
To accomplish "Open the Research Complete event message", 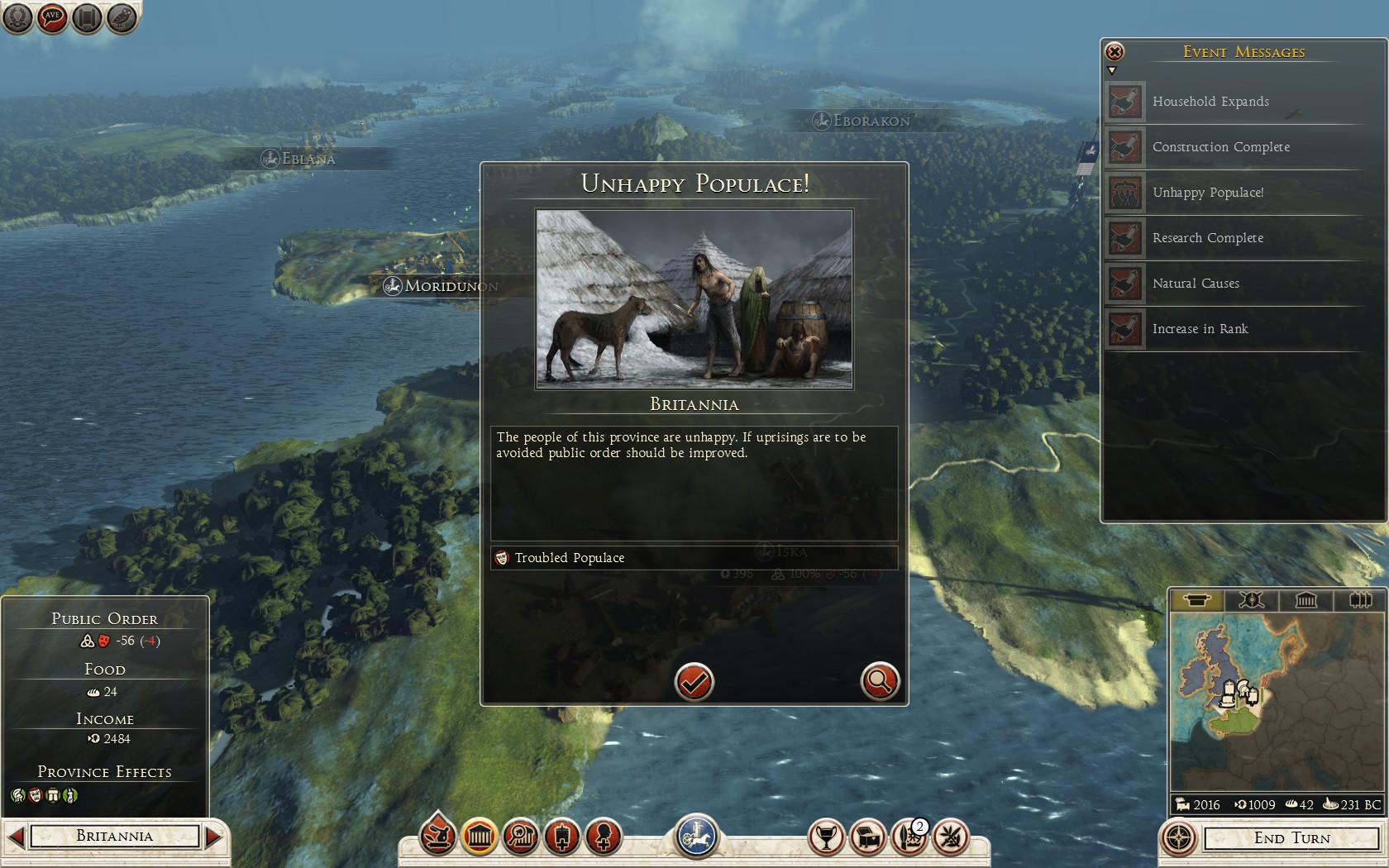I will (x=1207, y=238).
